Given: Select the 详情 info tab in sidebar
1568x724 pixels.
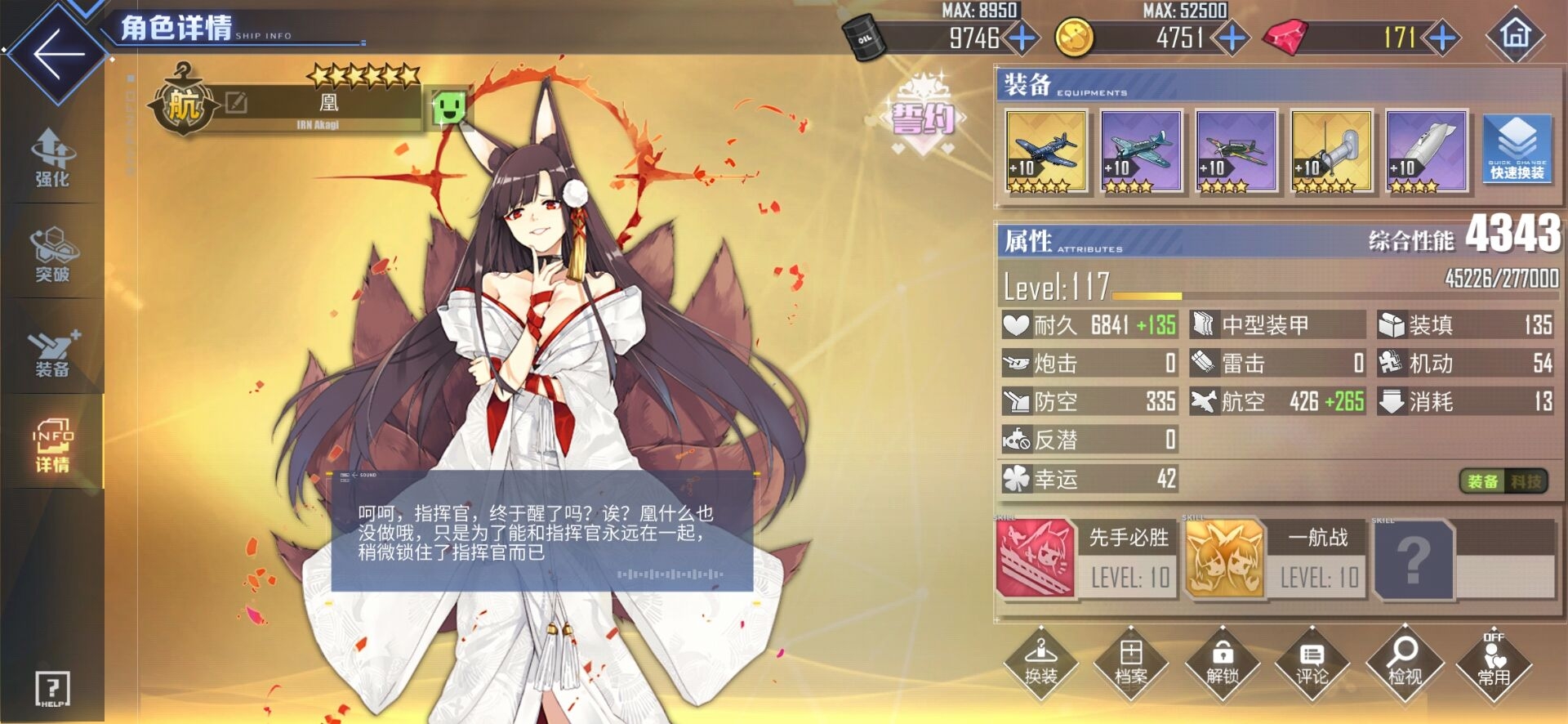Looking at the screenshot, I should (x=51, y=445).
